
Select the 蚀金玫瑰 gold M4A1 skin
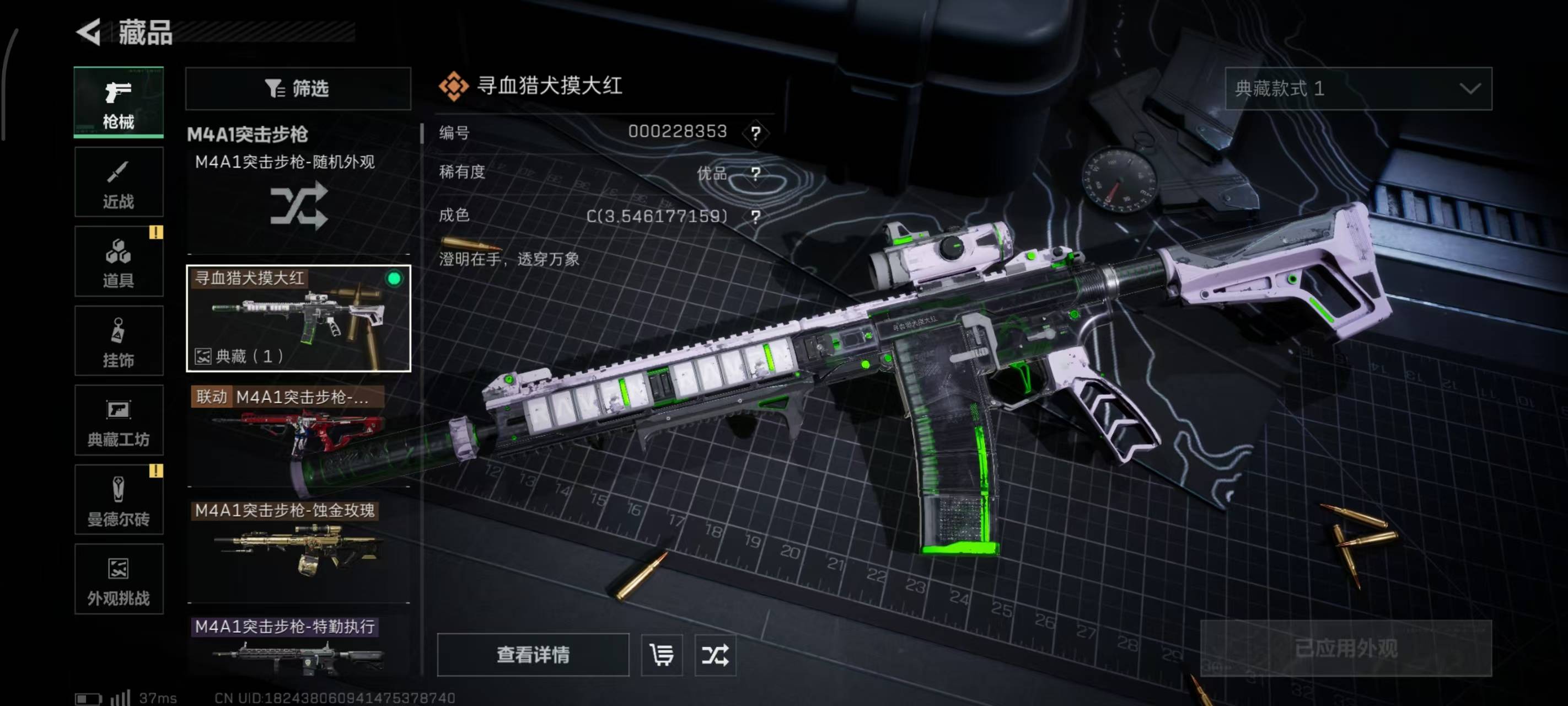click(298, 548)
